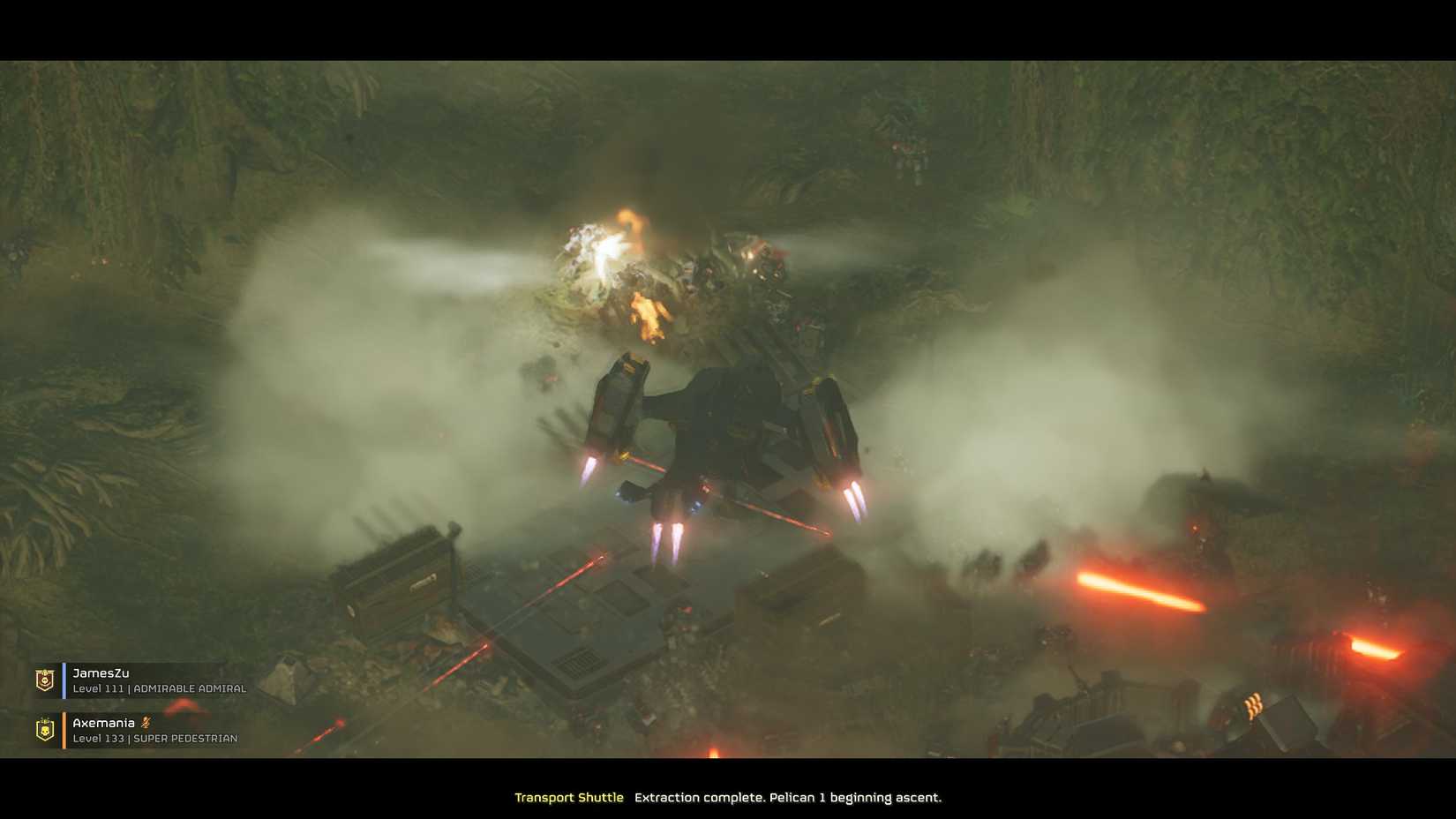The height and width of the screenshot is (819, 1456).
Task: Click the player name Axemania
Action: pyautogui.click(x=103, y=722)
